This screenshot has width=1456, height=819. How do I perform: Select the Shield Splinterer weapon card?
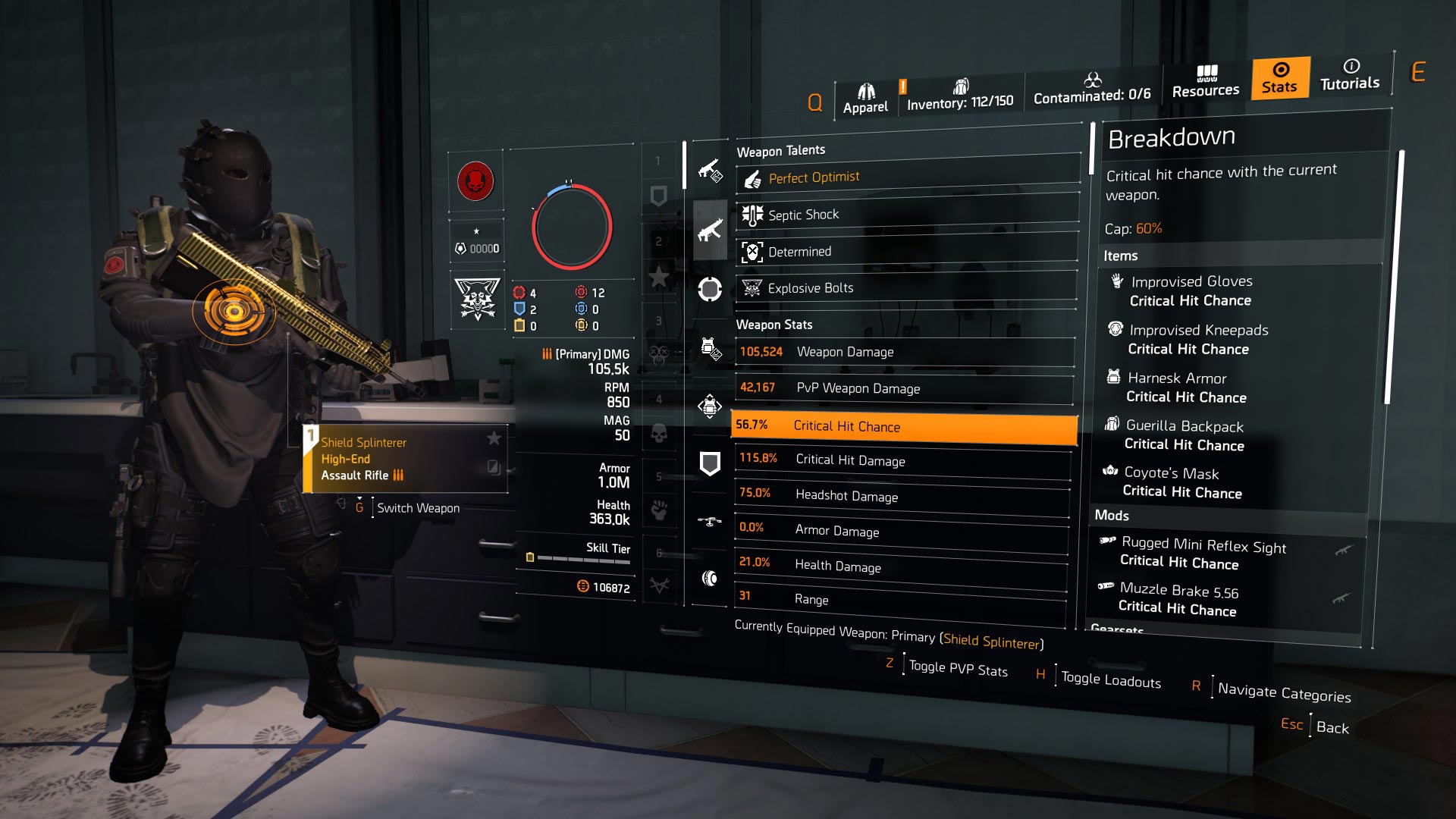405,459
